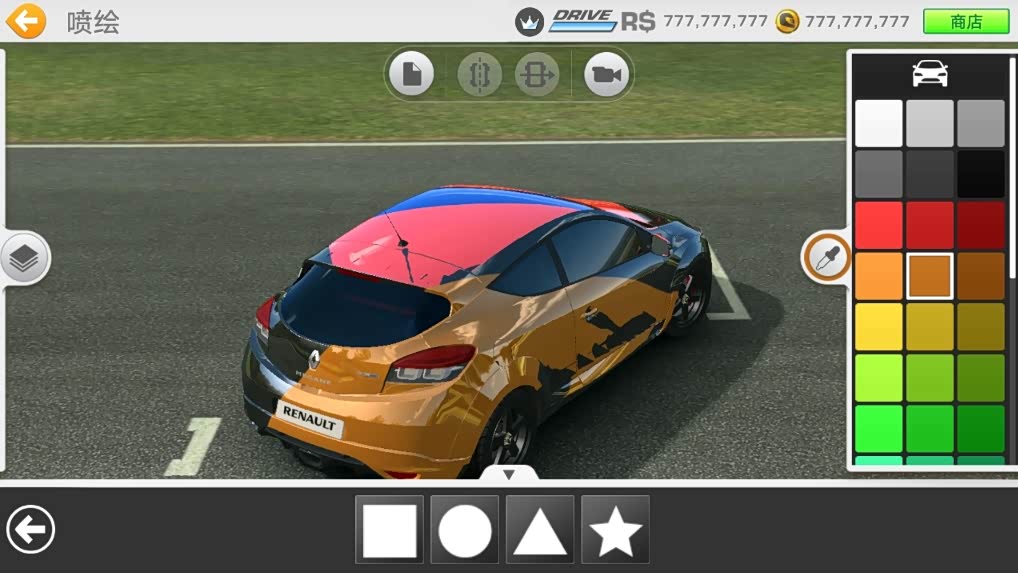The width and height of the screenshot is (1018, 573).
Task: Choose the square shape decal
Action: 389,530
